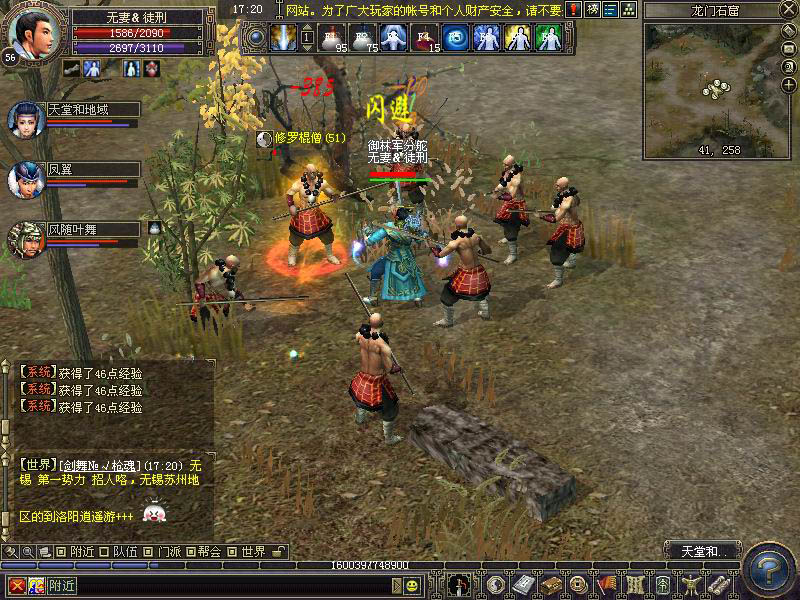
Task: Open the yellow smiley emoticon picker
Action: point(411,586)
